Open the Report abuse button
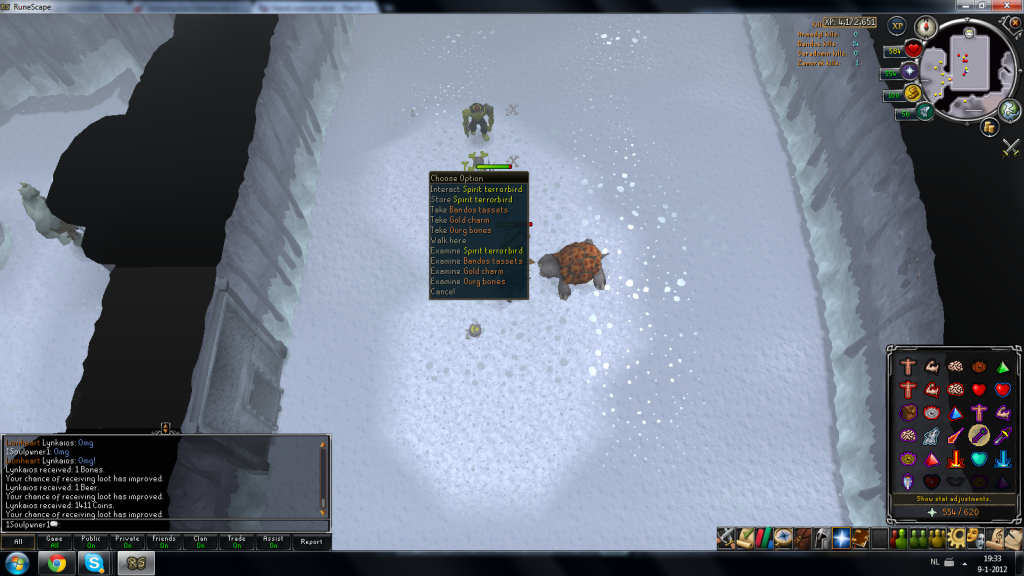 click(311, 542)
